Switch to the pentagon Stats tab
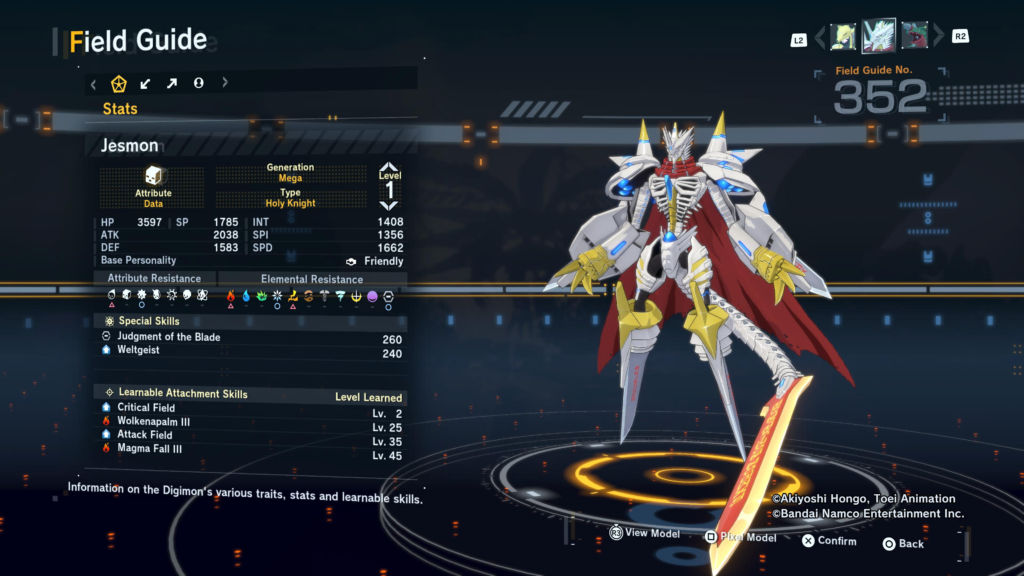The width and height of the screenshot is (1024, 576). pyautogui.click(x=119, y=83)
